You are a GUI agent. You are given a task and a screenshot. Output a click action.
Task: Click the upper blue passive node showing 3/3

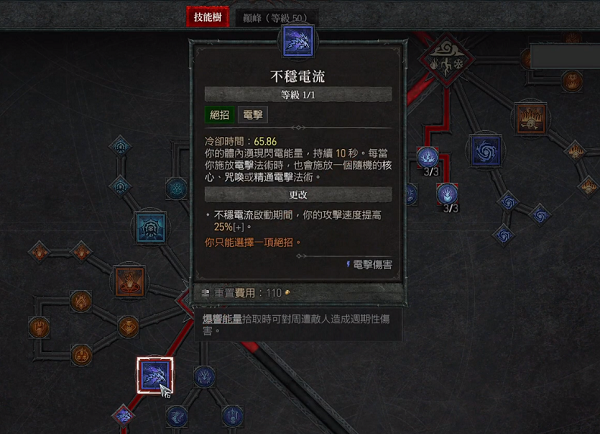click(429, 157)
